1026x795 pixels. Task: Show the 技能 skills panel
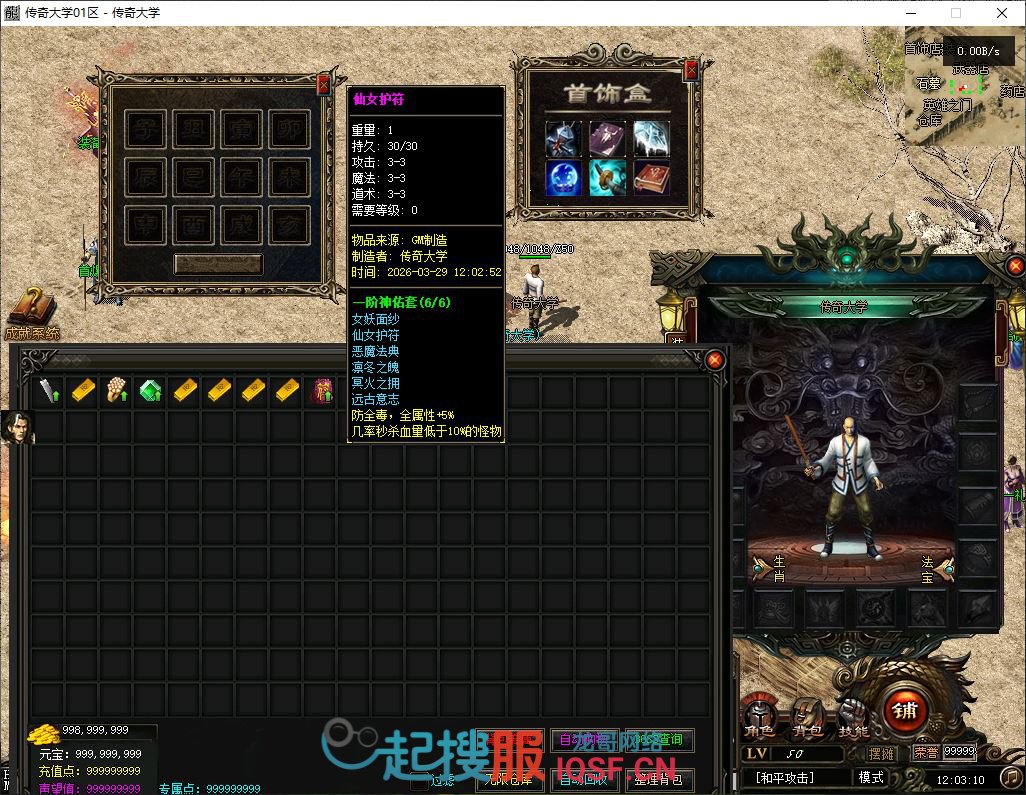853,718
